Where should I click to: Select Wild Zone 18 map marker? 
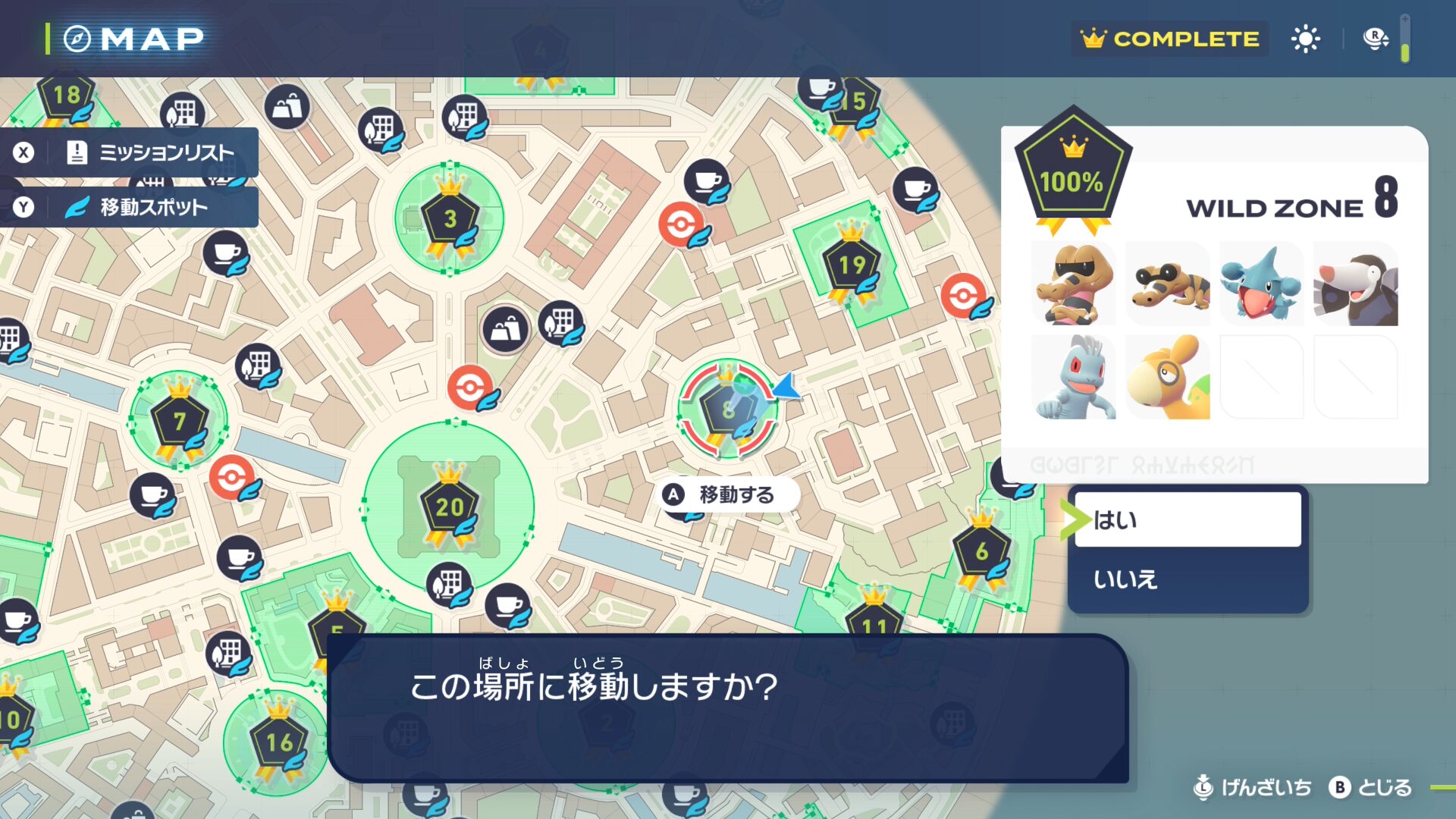coord(66,96)
